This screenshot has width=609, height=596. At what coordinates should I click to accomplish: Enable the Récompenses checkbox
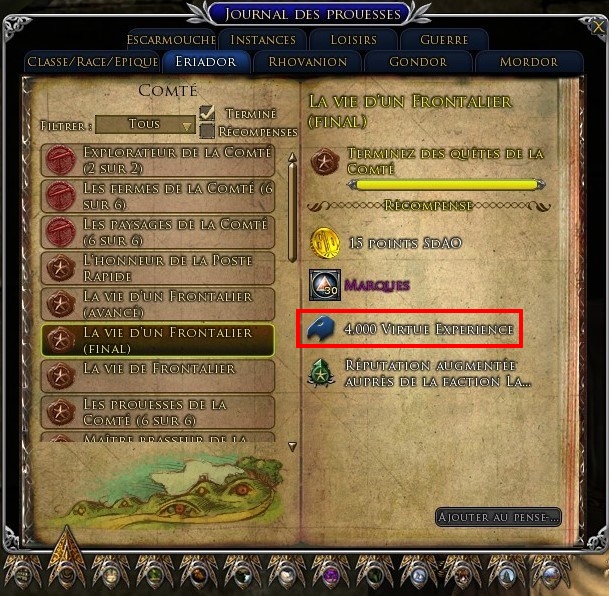click(208, 131)
